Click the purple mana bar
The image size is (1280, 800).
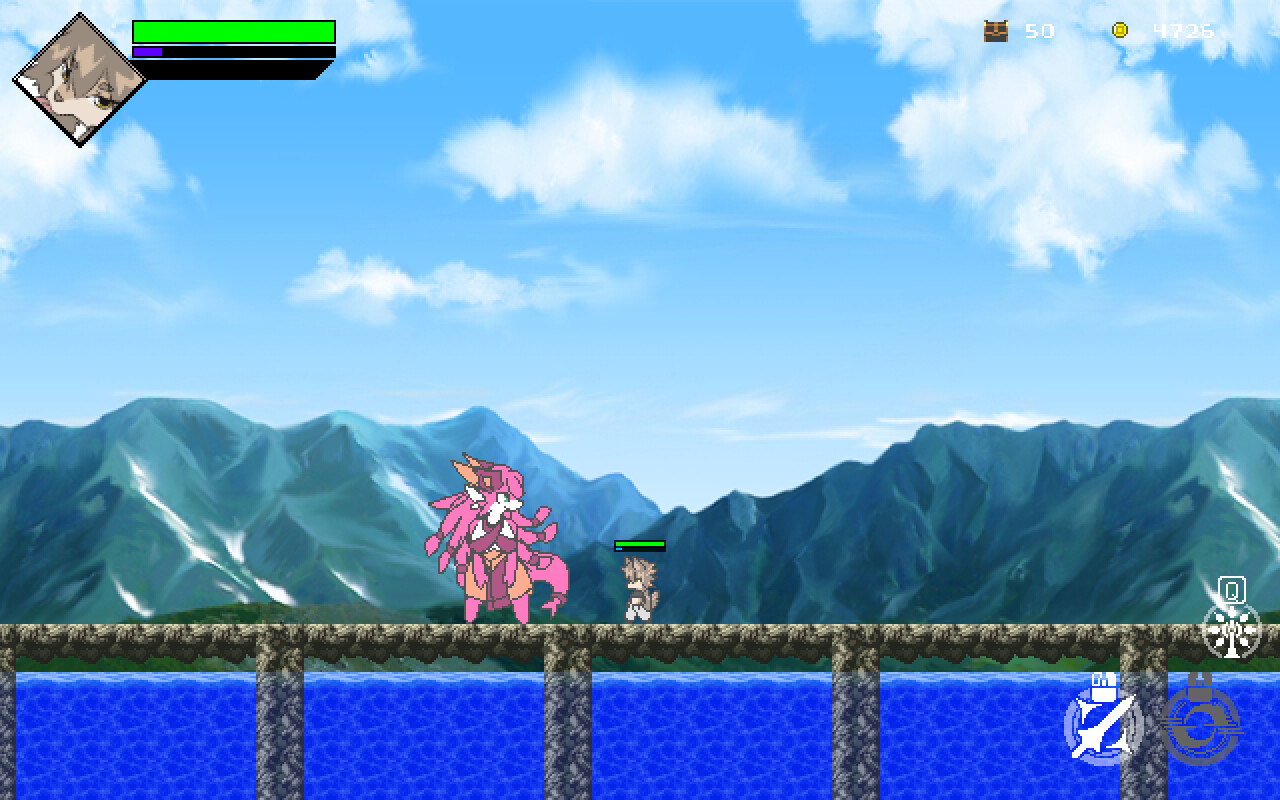[x=150, y=50]
